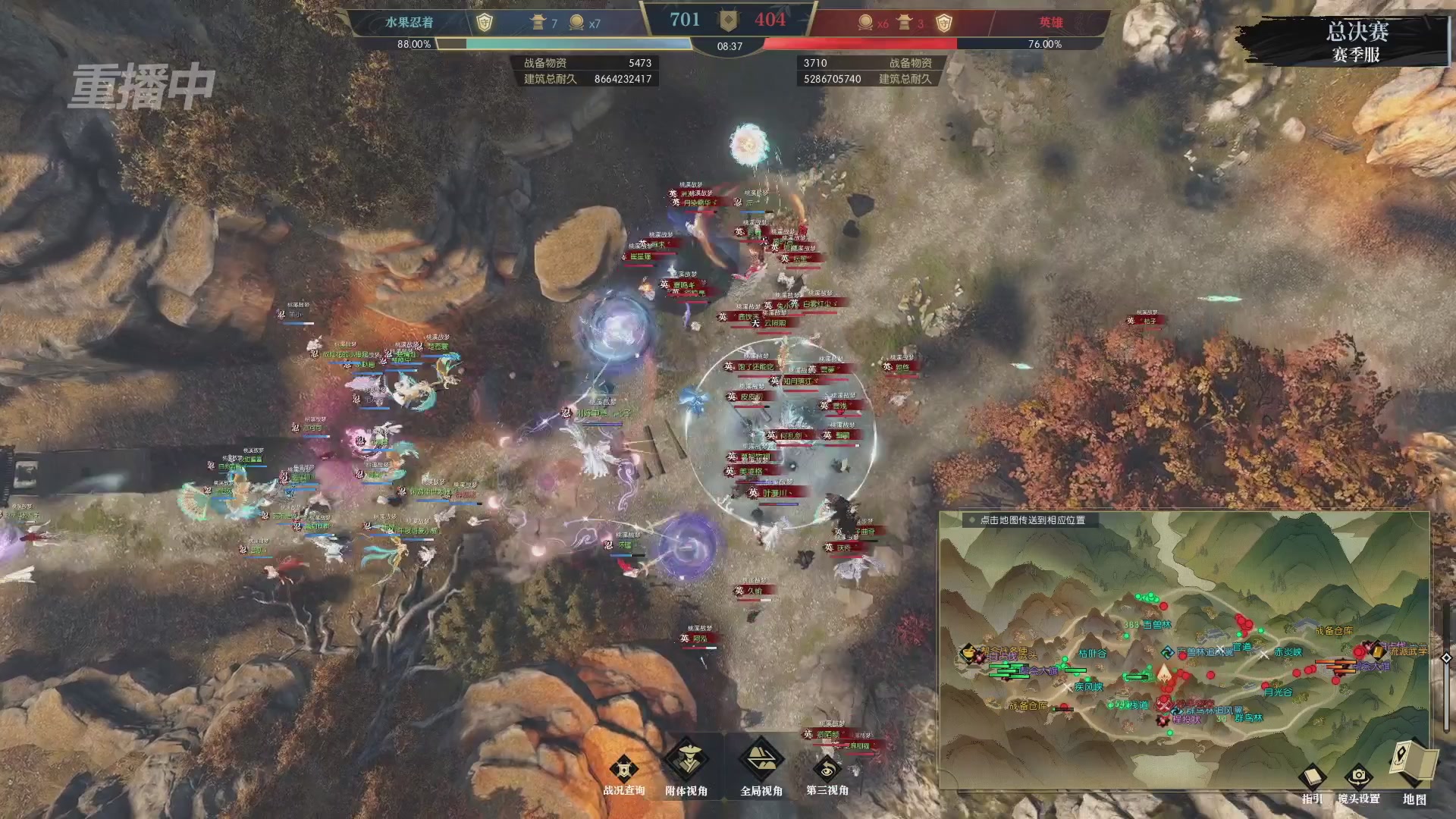Adjust the map zoom slider diamond handle

tap(1446, 657)
